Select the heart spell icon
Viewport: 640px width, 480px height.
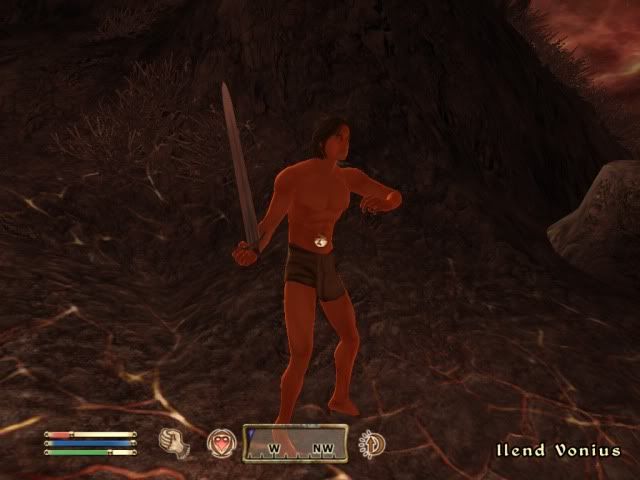pyautogui.click(x=220, y=442)
